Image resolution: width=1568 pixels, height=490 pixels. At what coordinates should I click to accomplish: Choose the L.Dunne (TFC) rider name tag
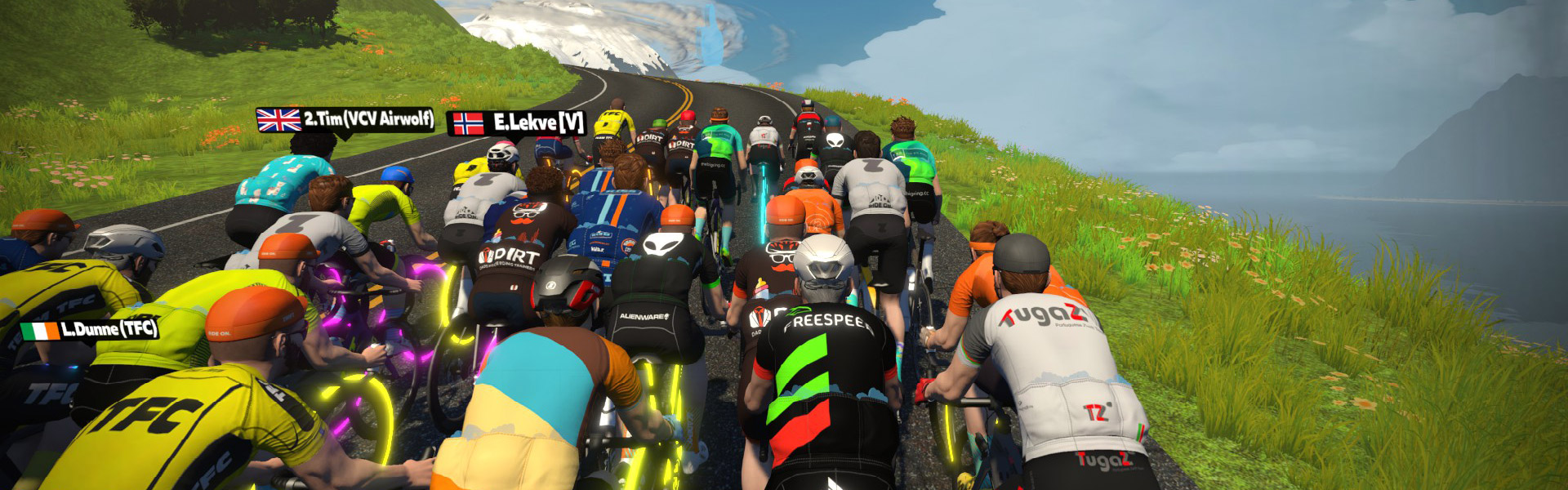pyautogui.click(x=90, y=331)
